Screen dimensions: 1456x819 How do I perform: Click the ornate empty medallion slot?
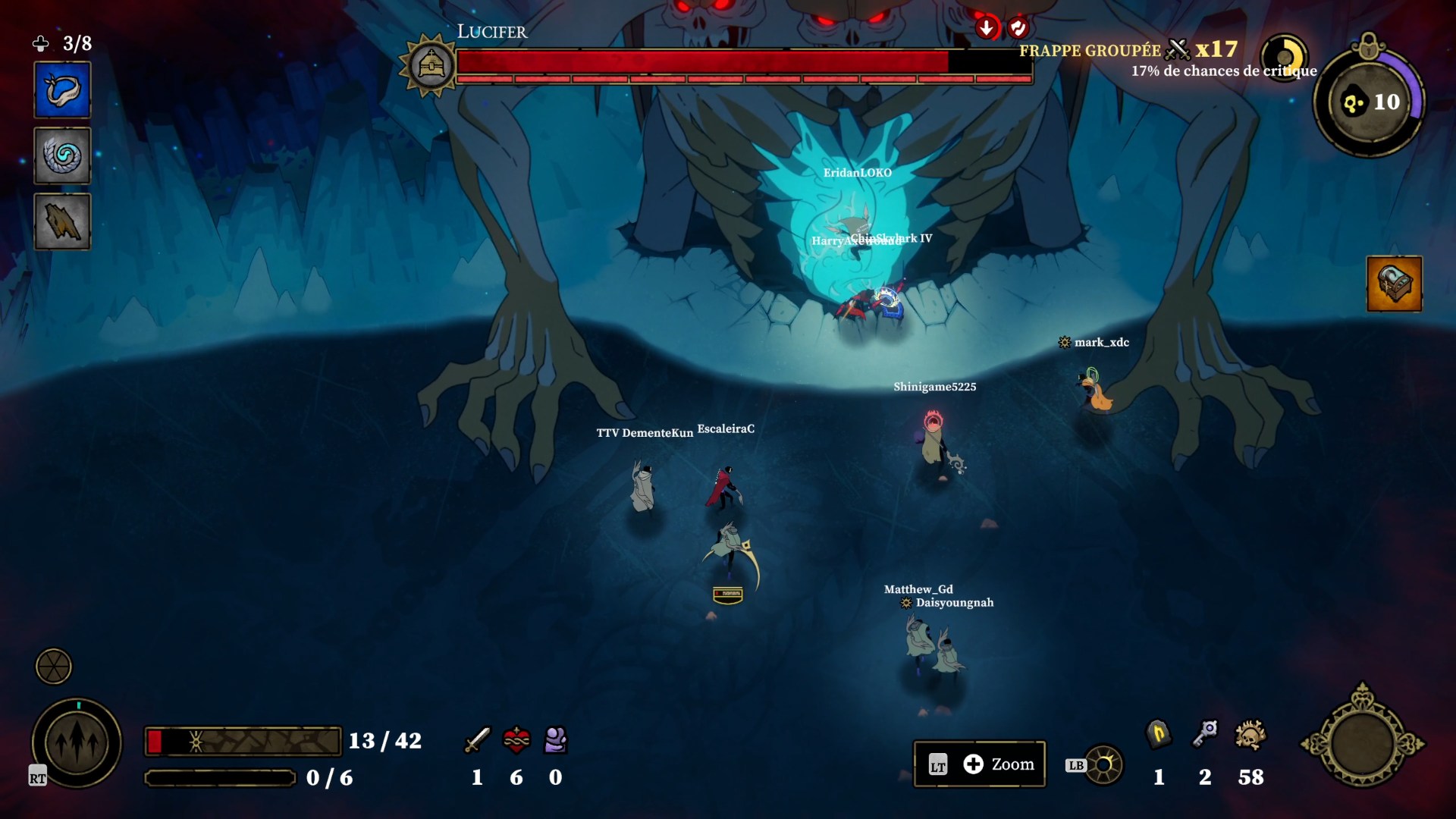coord(1362,743)
